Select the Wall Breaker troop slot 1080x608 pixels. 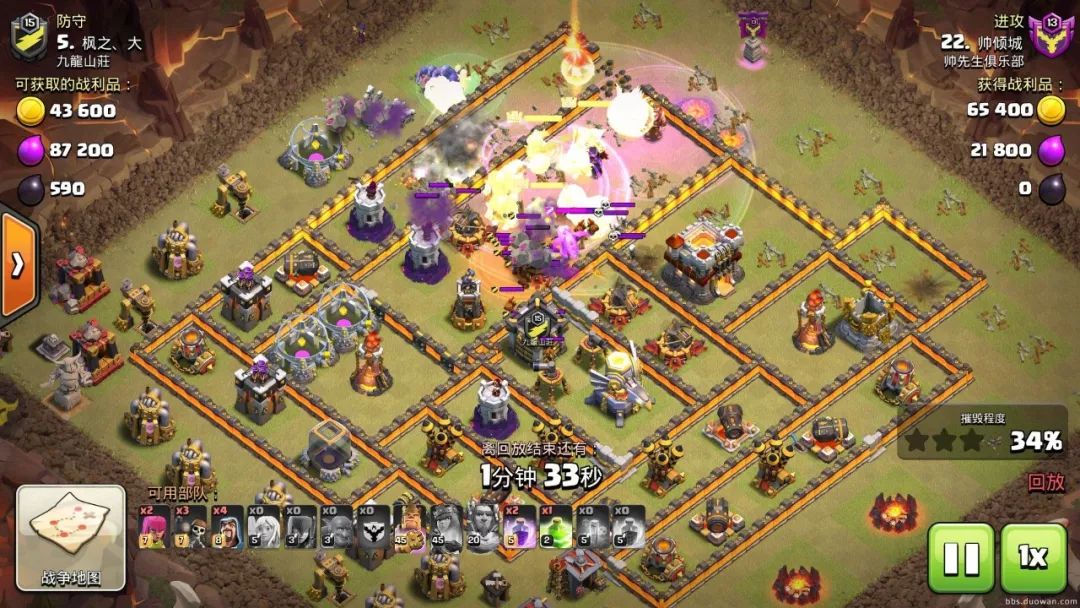click(190, 527)
